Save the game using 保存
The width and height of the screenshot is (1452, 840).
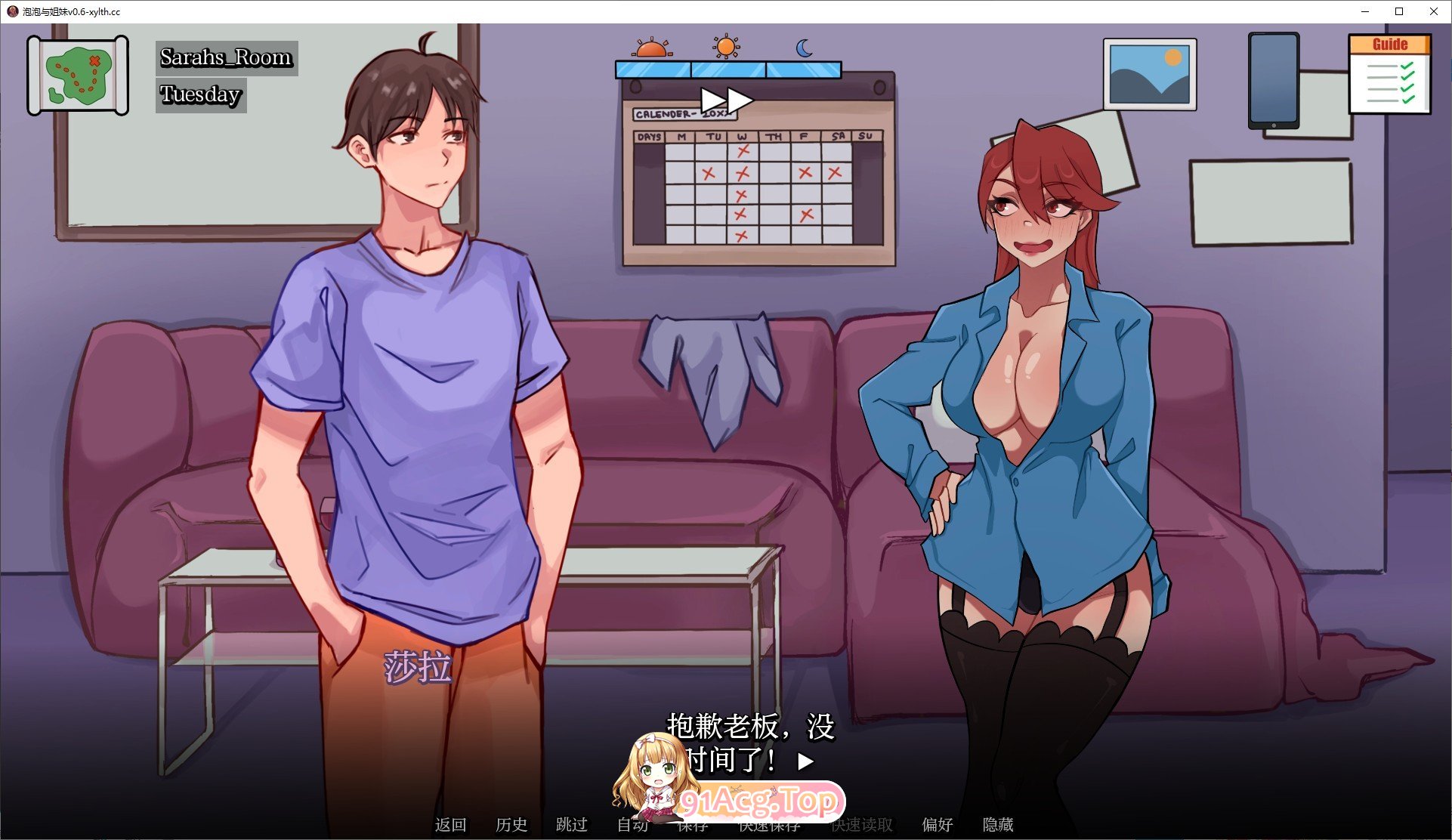(x=694, y=825)
